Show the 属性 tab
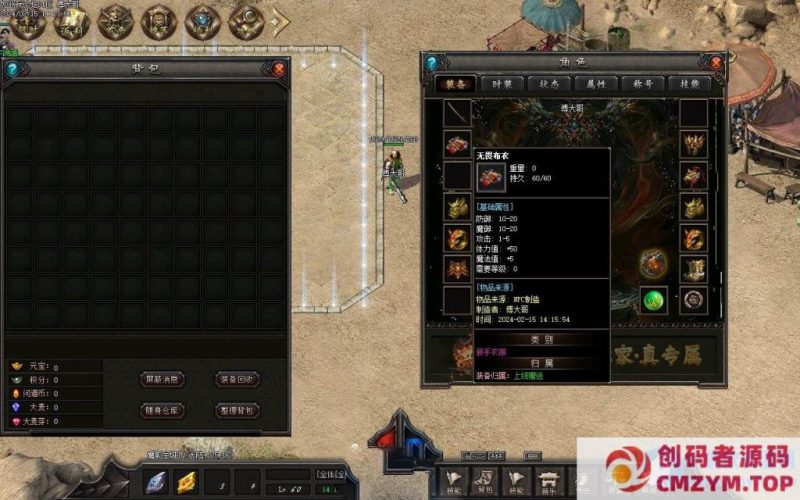This screenshot has width=800, height=500. [x=596, y=85]
